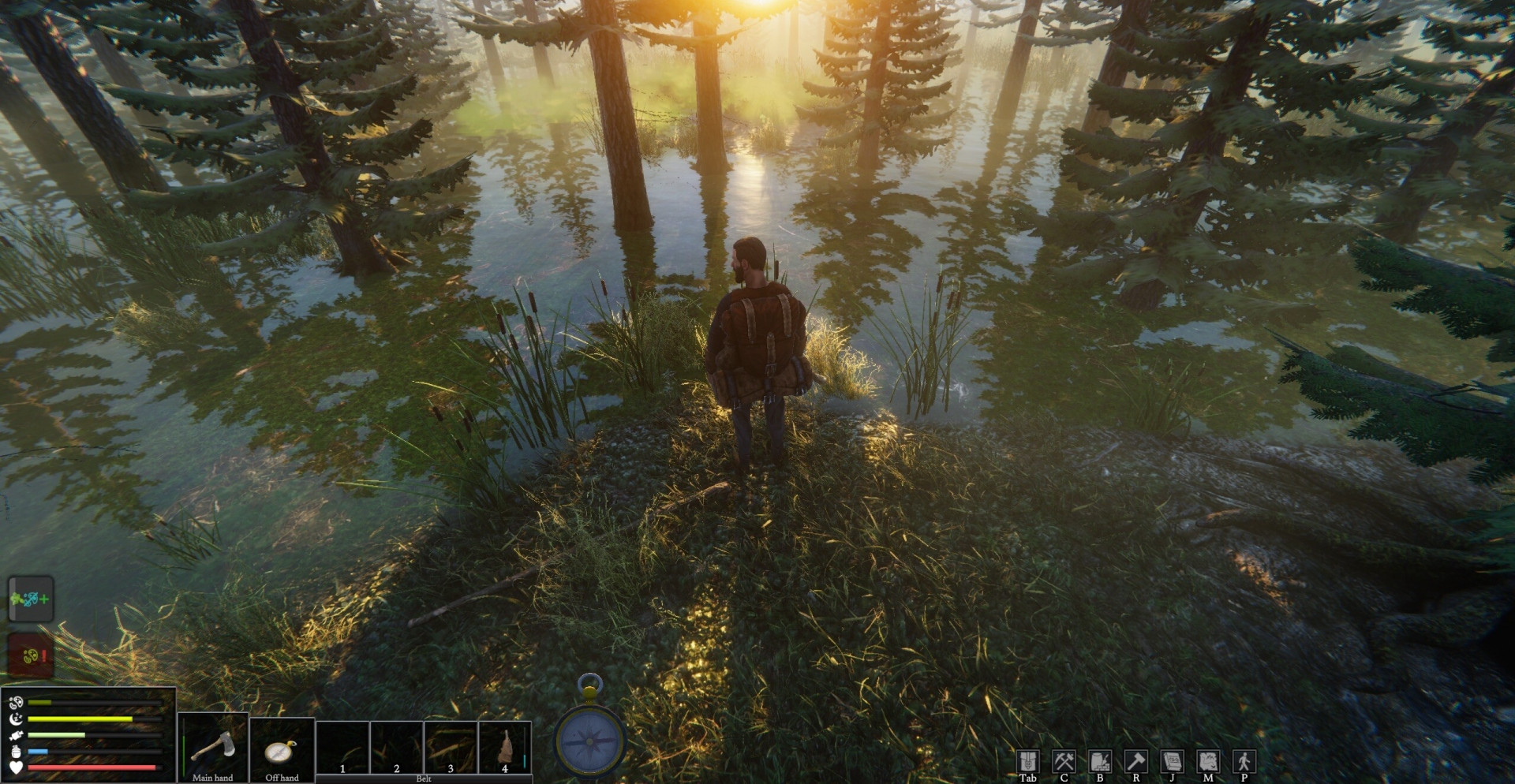
Task: Open the backpack inventory icon
Action: pos(1027,761)
